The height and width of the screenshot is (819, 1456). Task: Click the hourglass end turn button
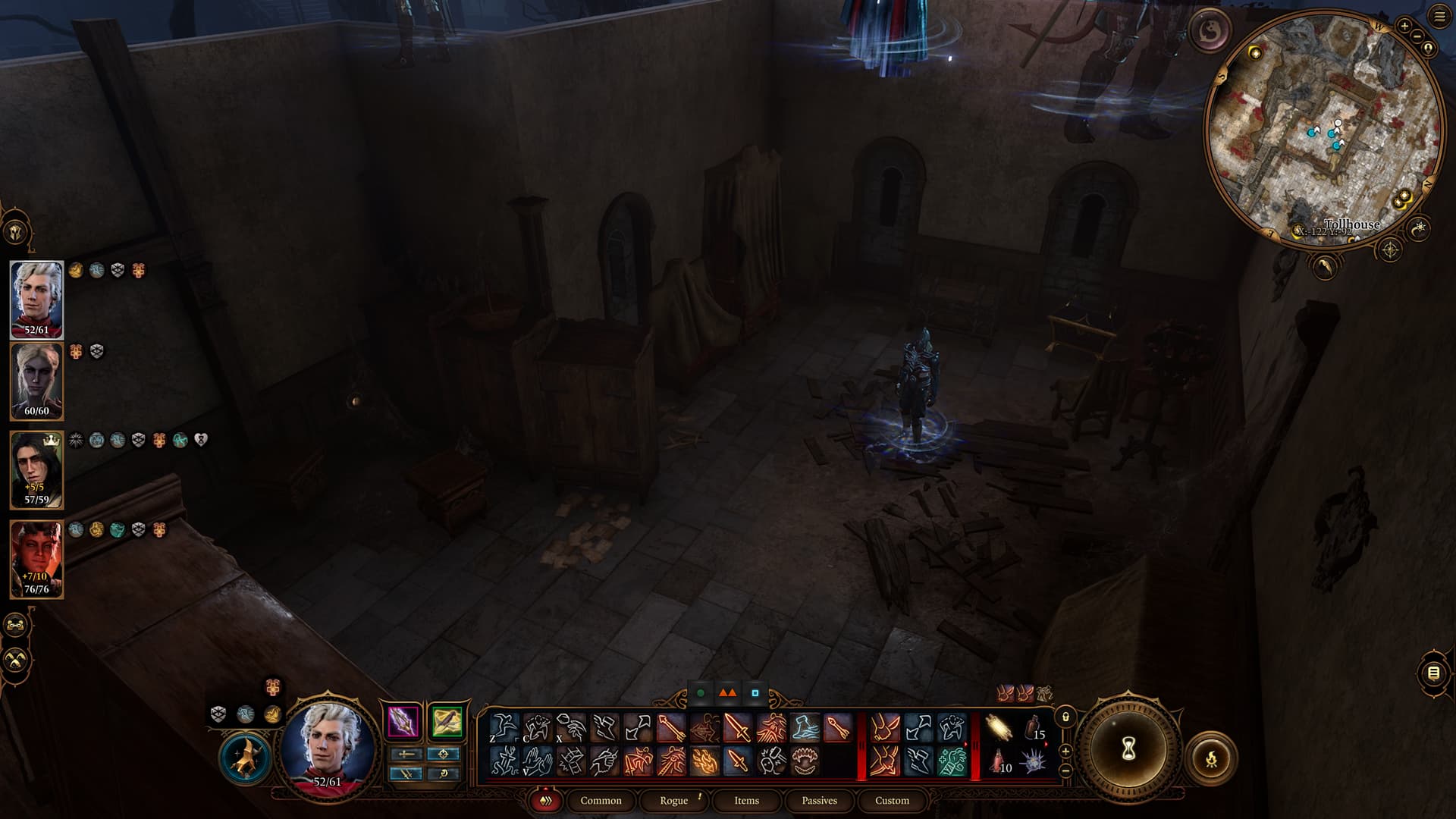point(1128,750)
